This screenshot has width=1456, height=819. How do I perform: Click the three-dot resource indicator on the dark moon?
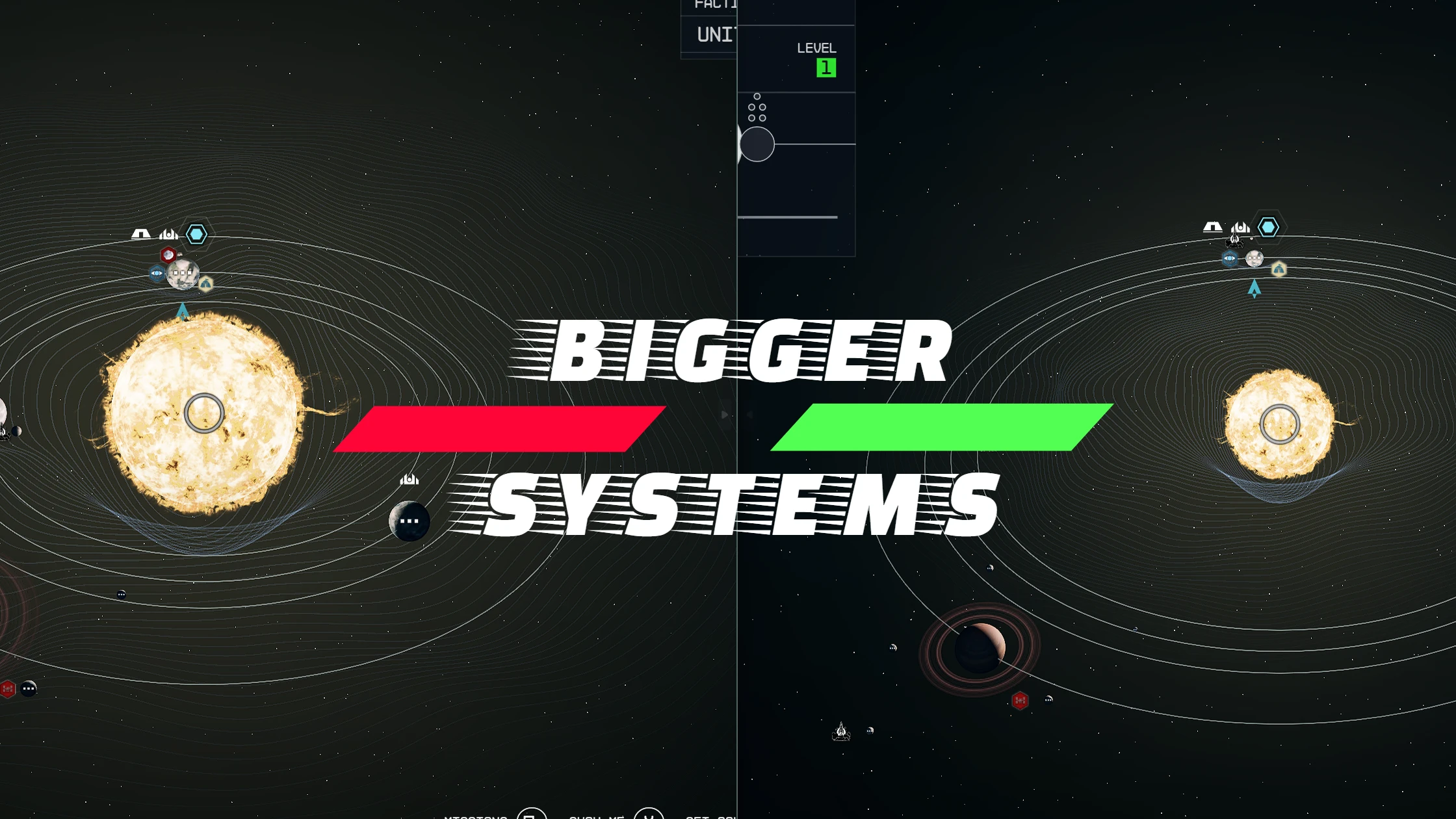tap(411, 520)
